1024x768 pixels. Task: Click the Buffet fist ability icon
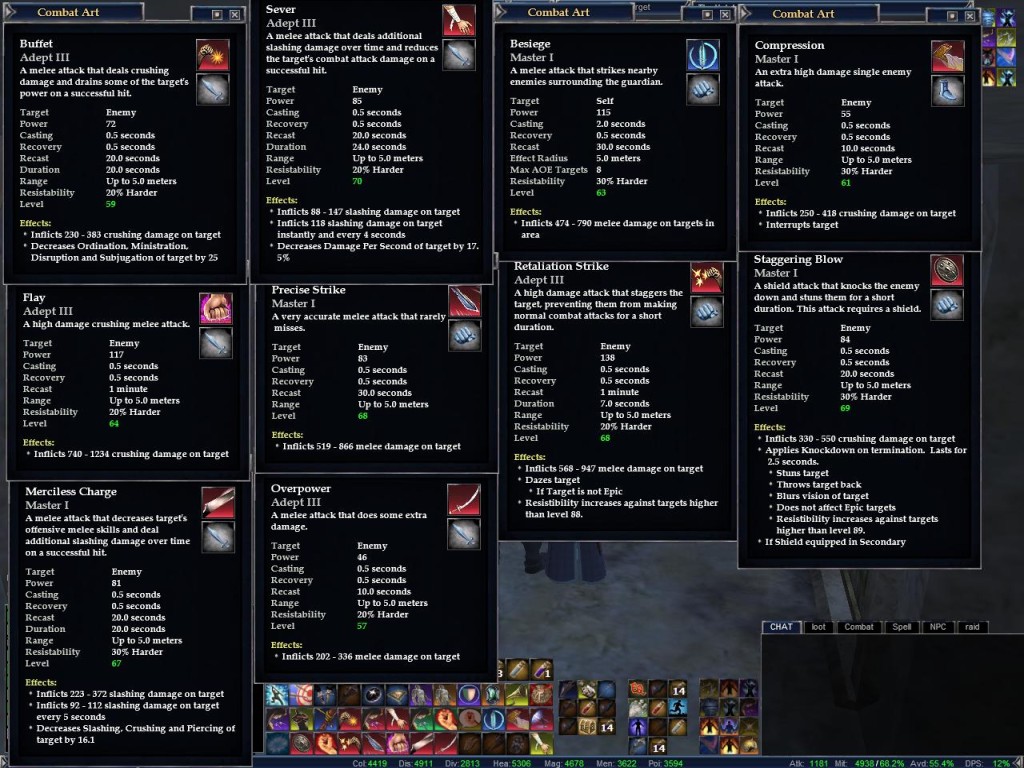pyautogui.click(x=213, y=55)
